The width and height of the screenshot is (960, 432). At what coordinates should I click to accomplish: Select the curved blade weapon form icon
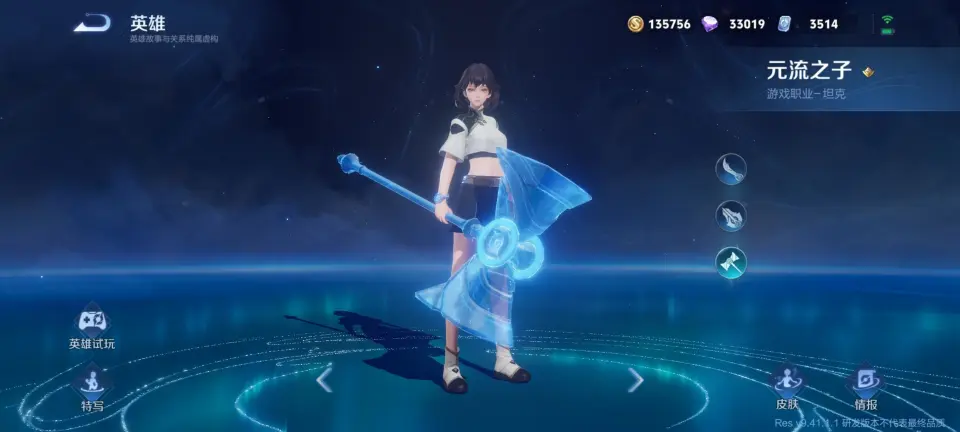point(731,168)
